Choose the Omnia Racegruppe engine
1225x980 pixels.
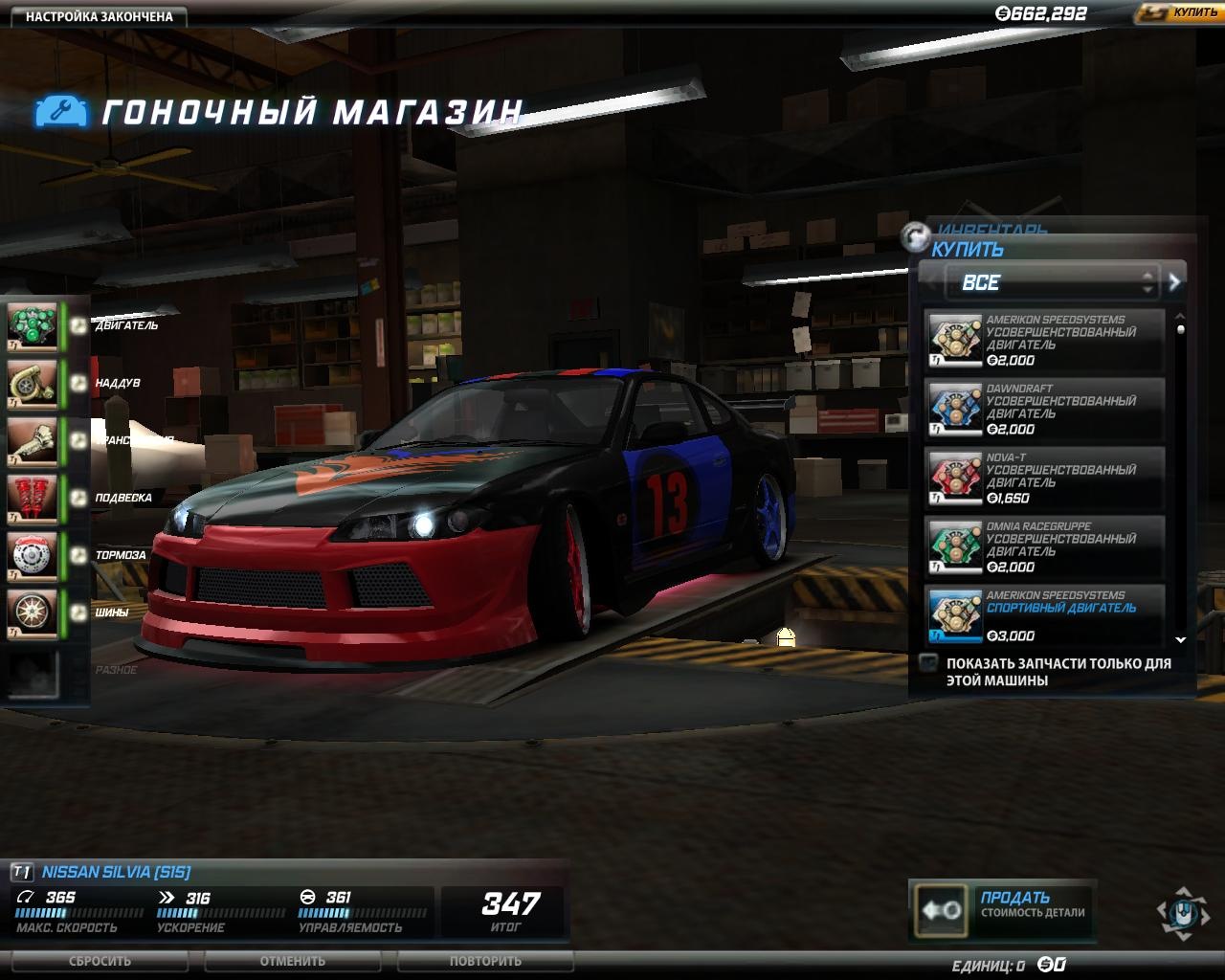tap(1043, 546)
